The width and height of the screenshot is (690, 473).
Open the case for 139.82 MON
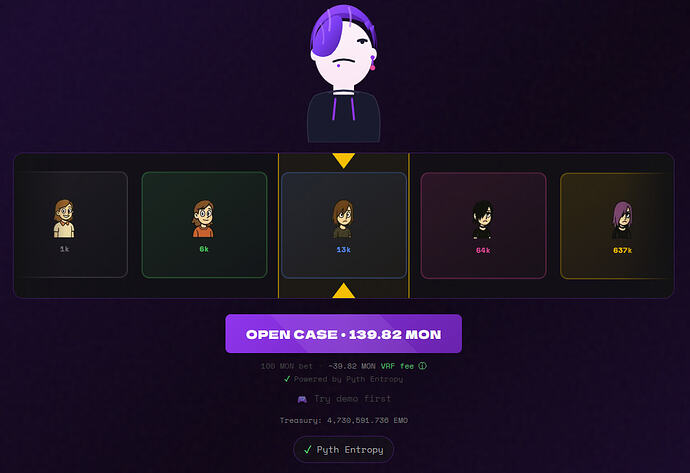343,334
